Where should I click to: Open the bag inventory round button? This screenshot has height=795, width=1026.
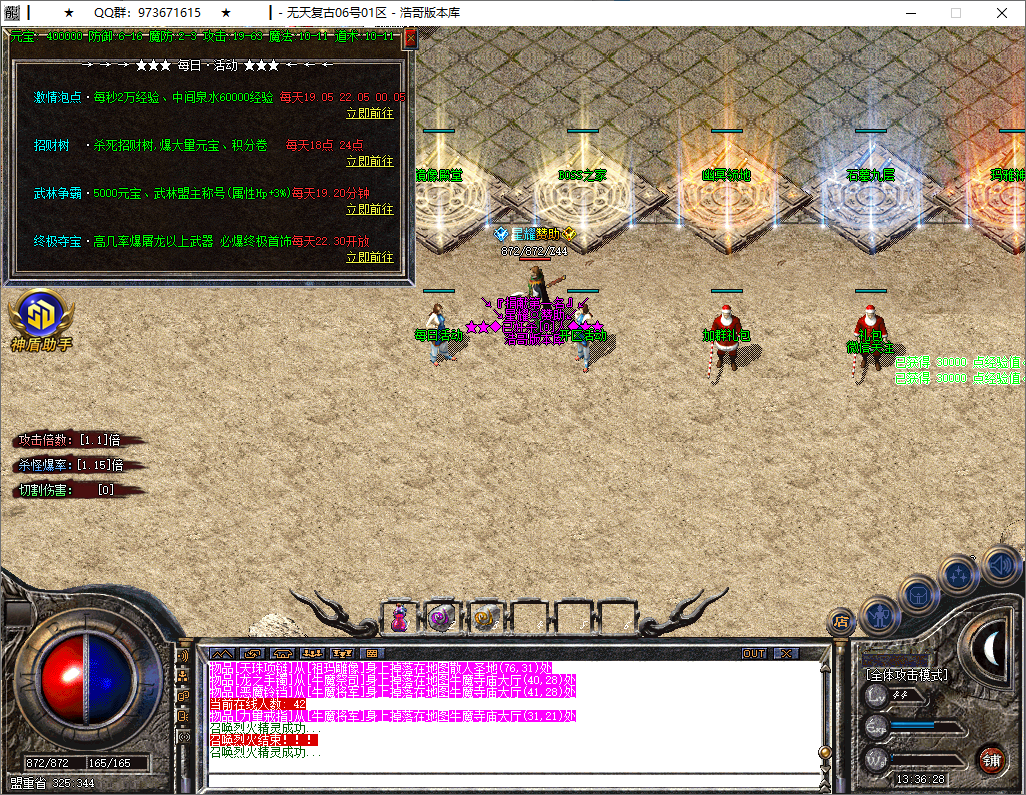point(918,595)
